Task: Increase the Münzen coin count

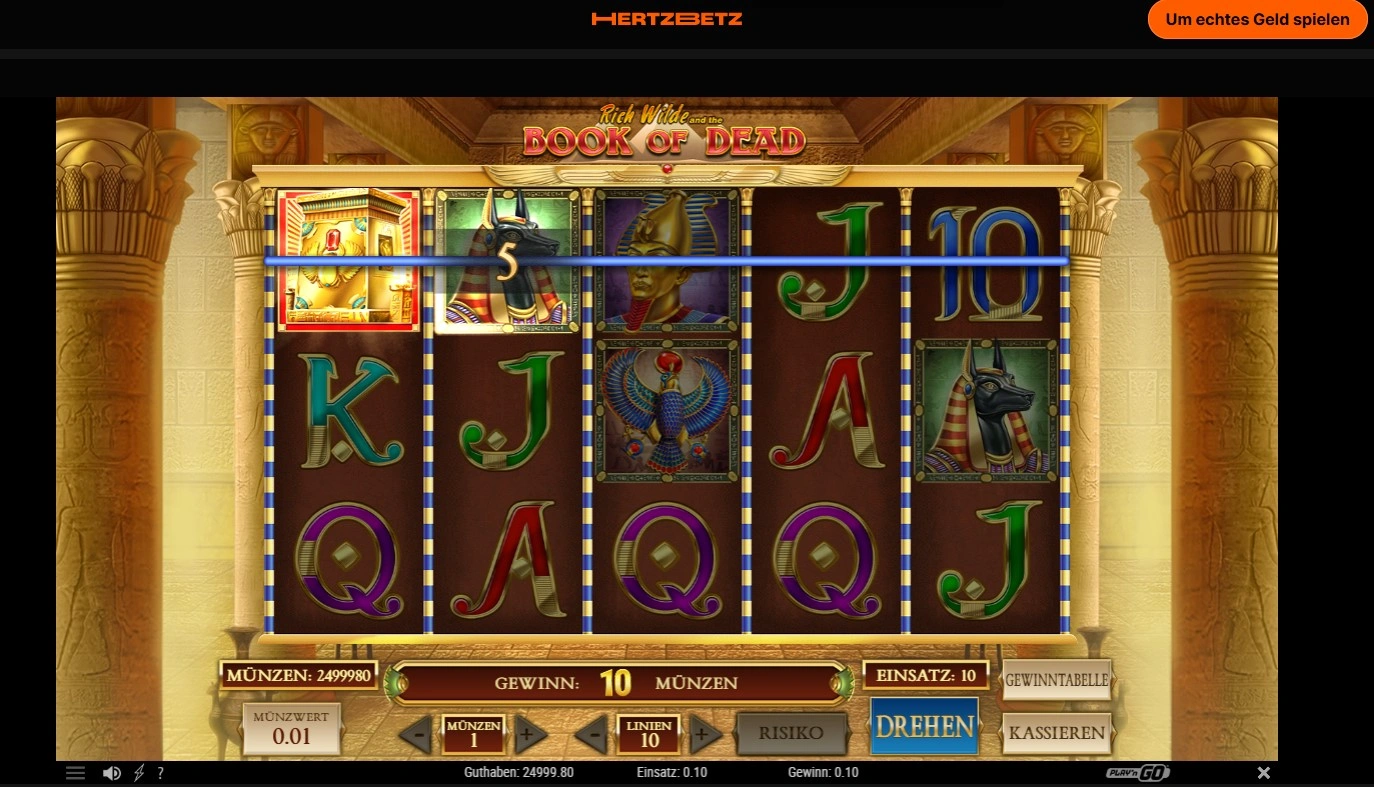Action: click(x=529, y=736)
